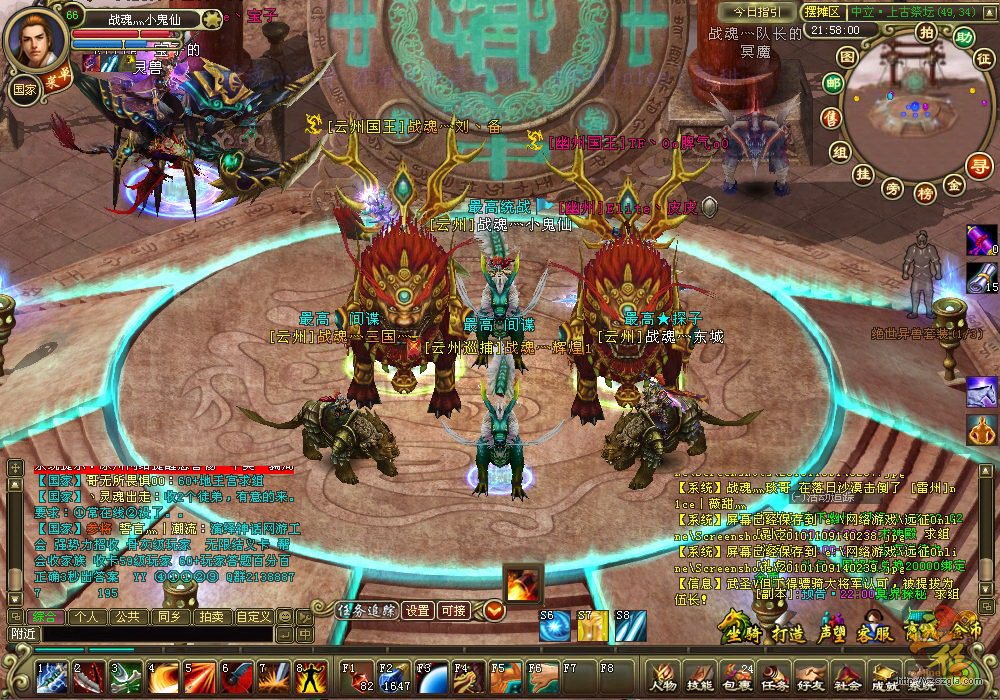This screenshot has width=1000, height=700.
Task: Select the 综合 chat tab
Action: [44, 616]
